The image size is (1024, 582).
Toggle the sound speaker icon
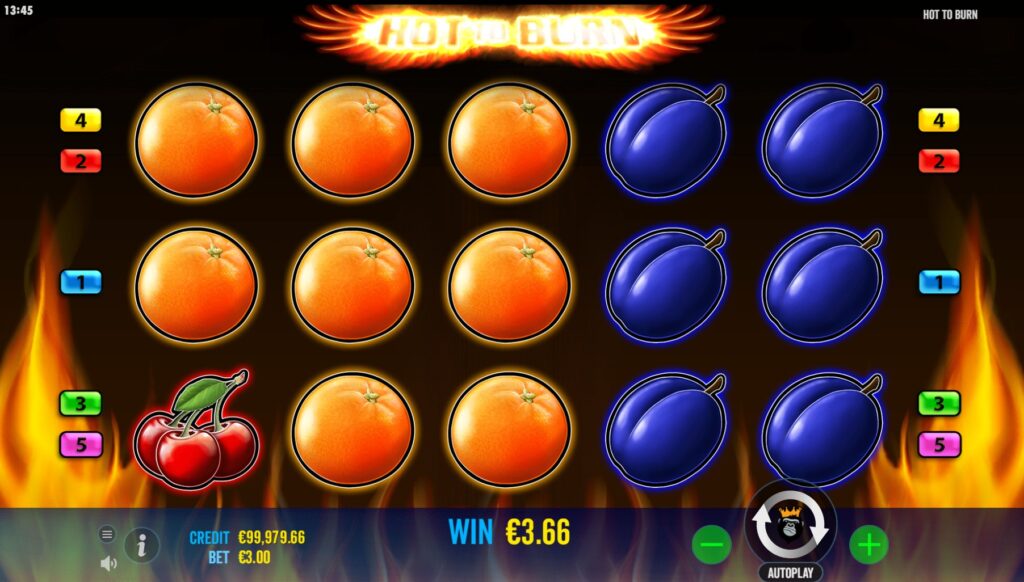(x=107, y=563)
